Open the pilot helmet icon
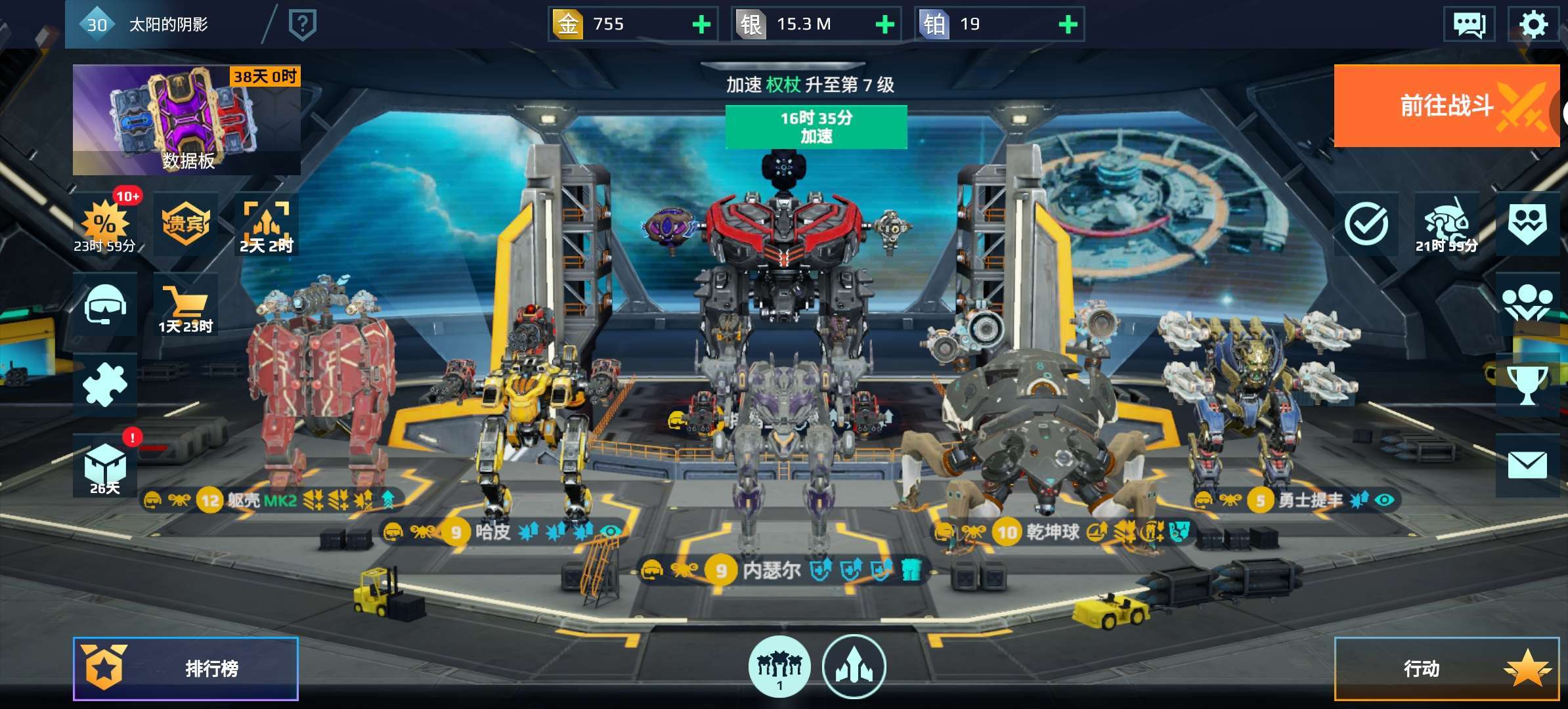This screenshot has width=1568, height=709. point(105,305)
